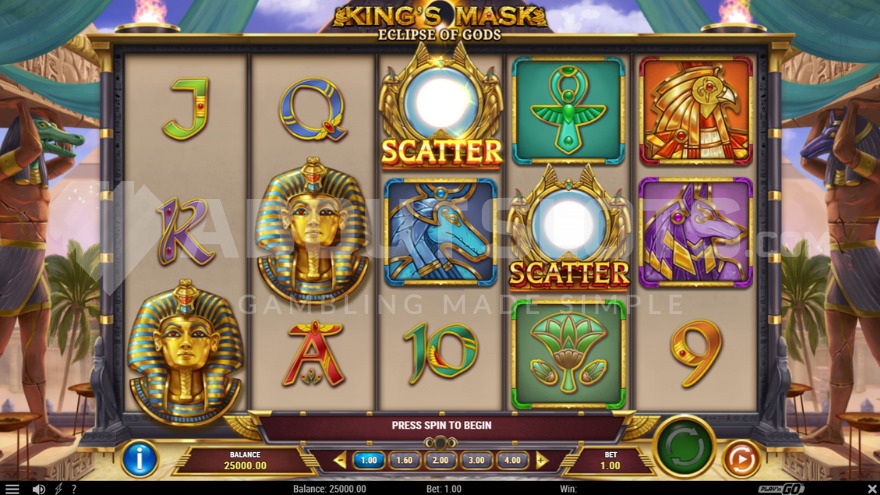Set the bet to 2.00
The height and width of the screenshot is (495, 880).
click(439, 460)
